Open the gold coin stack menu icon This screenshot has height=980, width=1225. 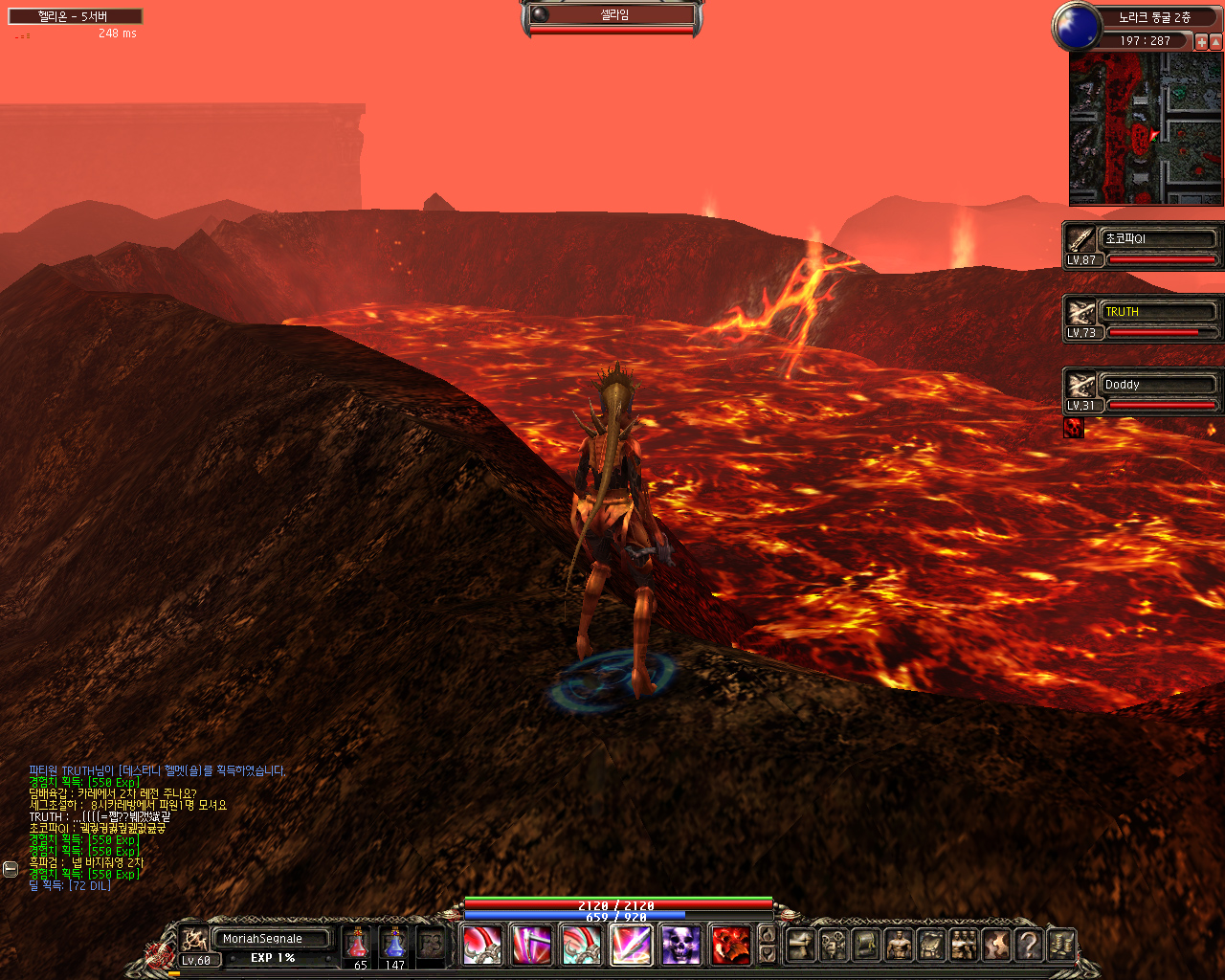tap(1060, 946)
